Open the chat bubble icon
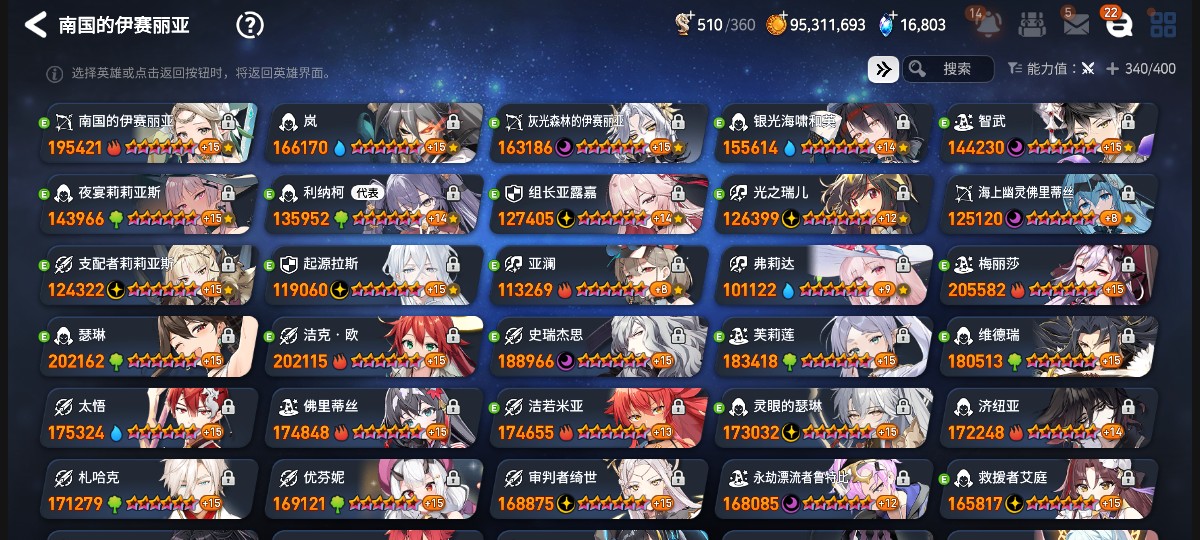The height and width of the screenshot is (540, 1200). (x=1118, y=25)
